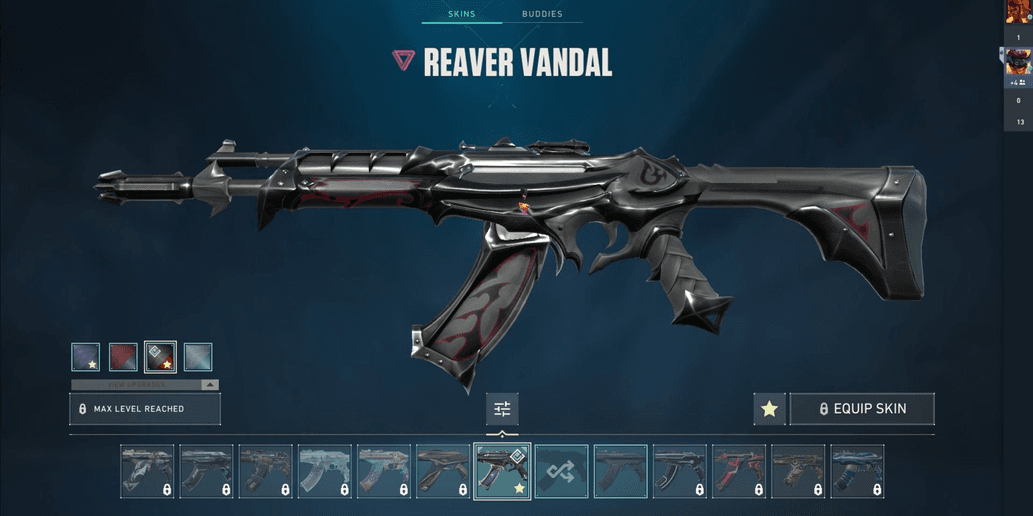The image size is (1033, 516).
Task: Select the highlighted Reaver Vandal thumbnail
Action: coord(502,471)
